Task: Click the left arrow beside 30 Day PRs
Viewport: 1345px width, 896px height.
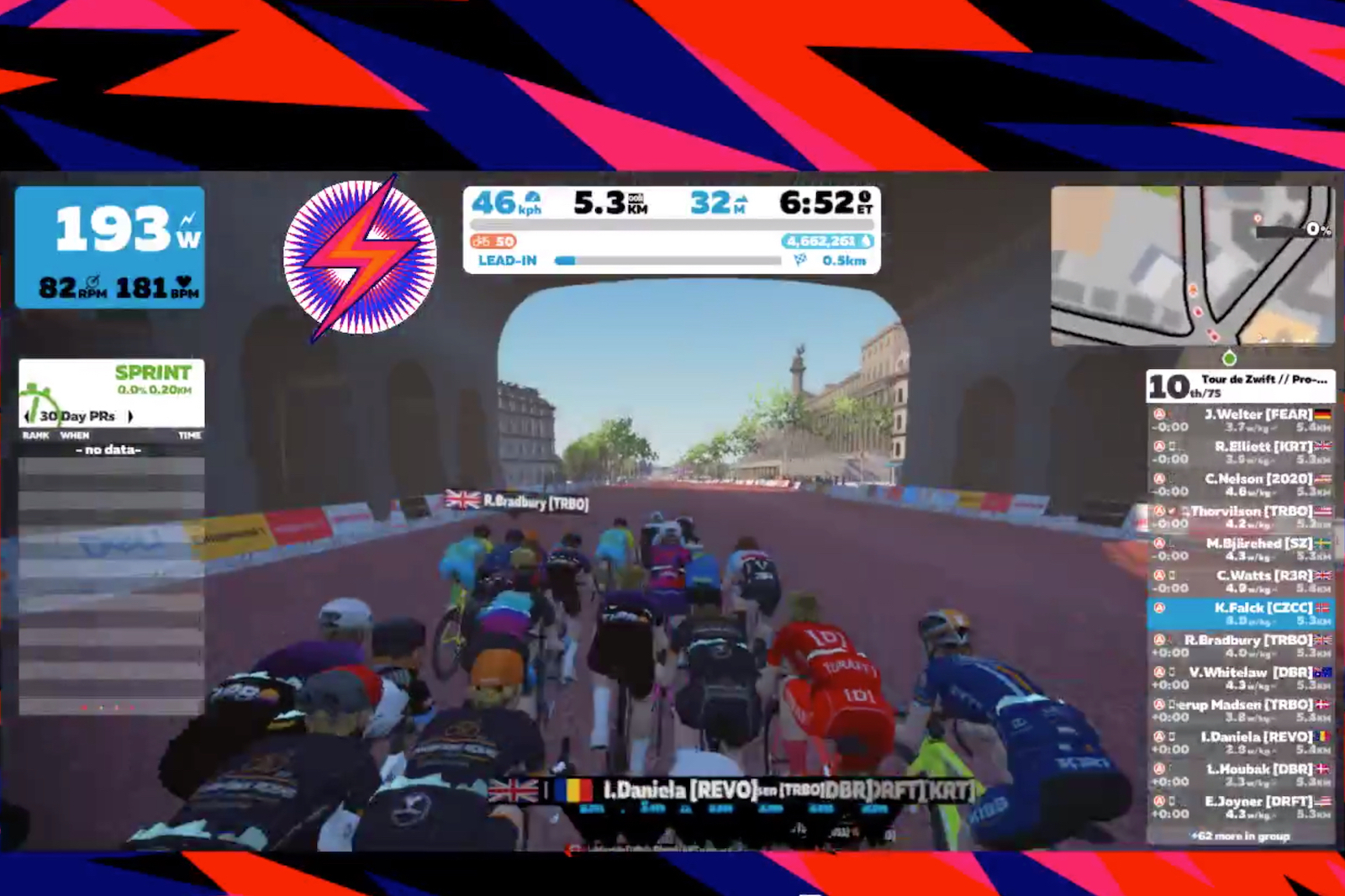Action: tap(27, 416)
